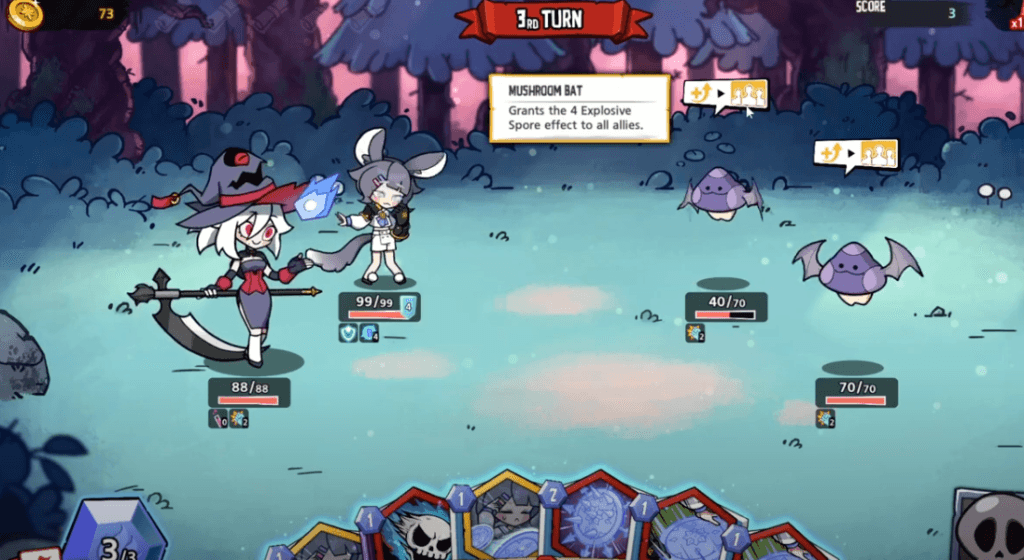
Task: Inspect intent bubble above the 40/70 mushroom bat
Action: point(725,94)
